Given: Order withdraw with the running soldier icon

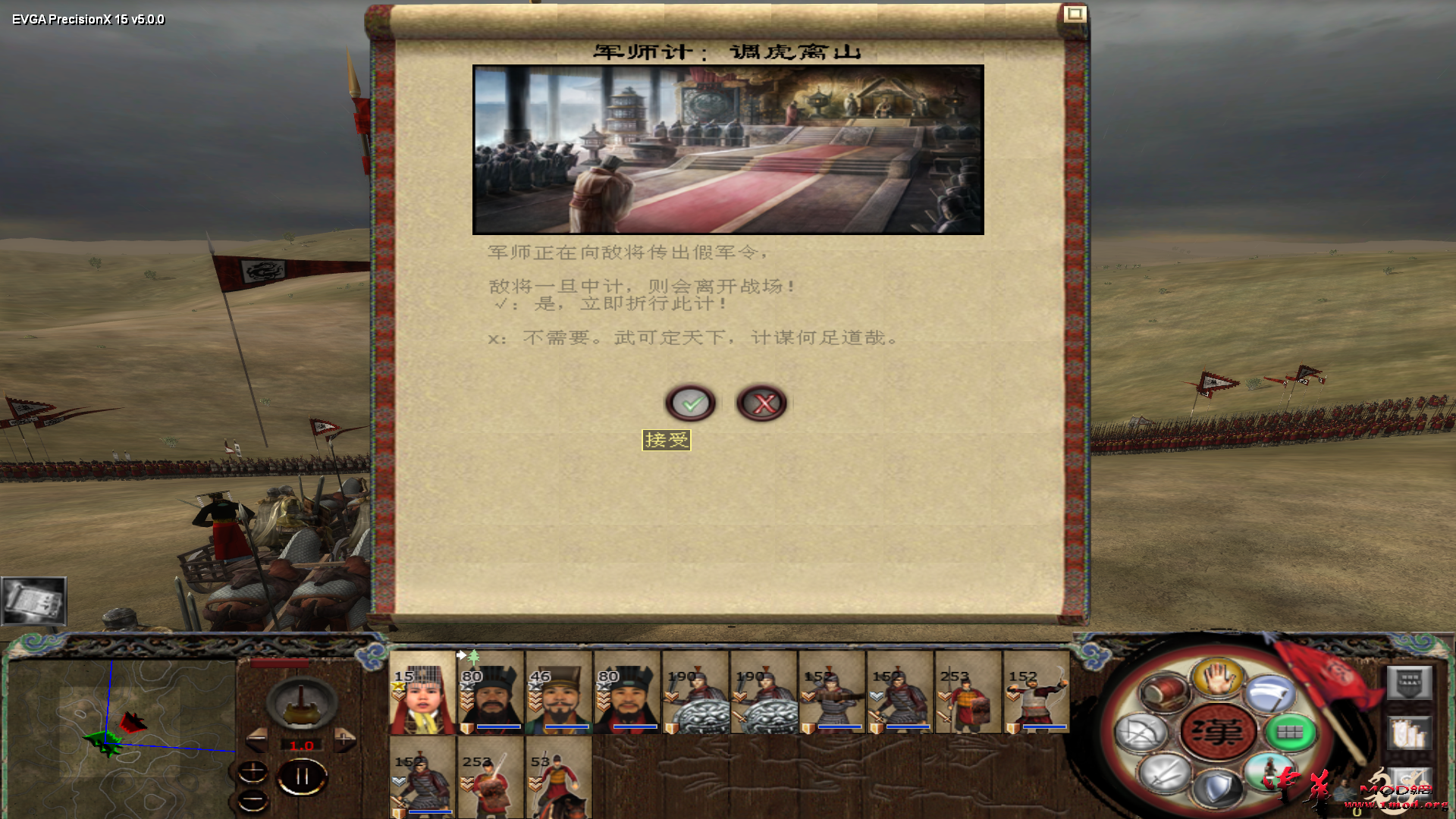Looking at the screenshot, I should 1269,770.
